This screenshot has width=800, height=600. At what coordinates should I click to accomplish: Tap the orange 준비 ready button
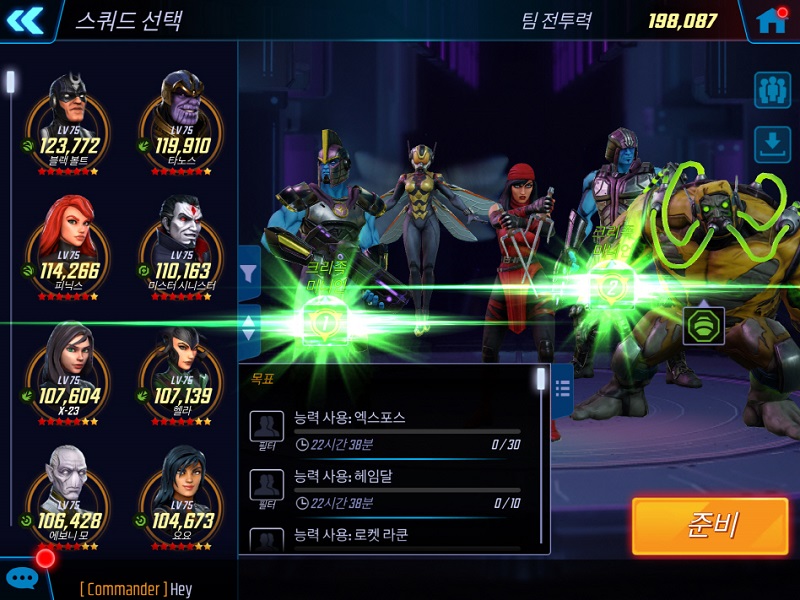click(x=710, y=526)
